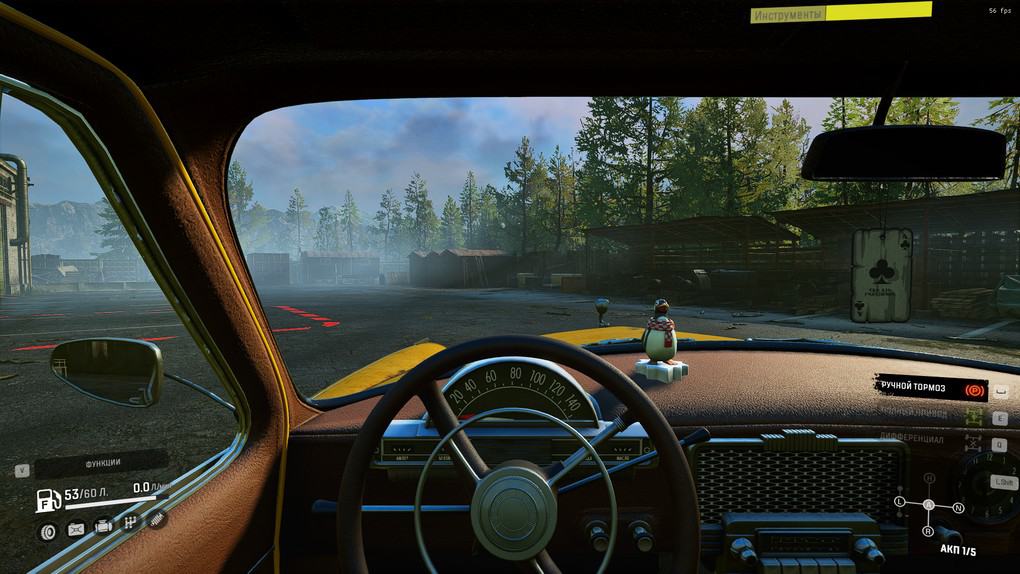This screenshot has width=1020, height=574.
Task: Click the engine status icon
Action: [x=103, y=526]
